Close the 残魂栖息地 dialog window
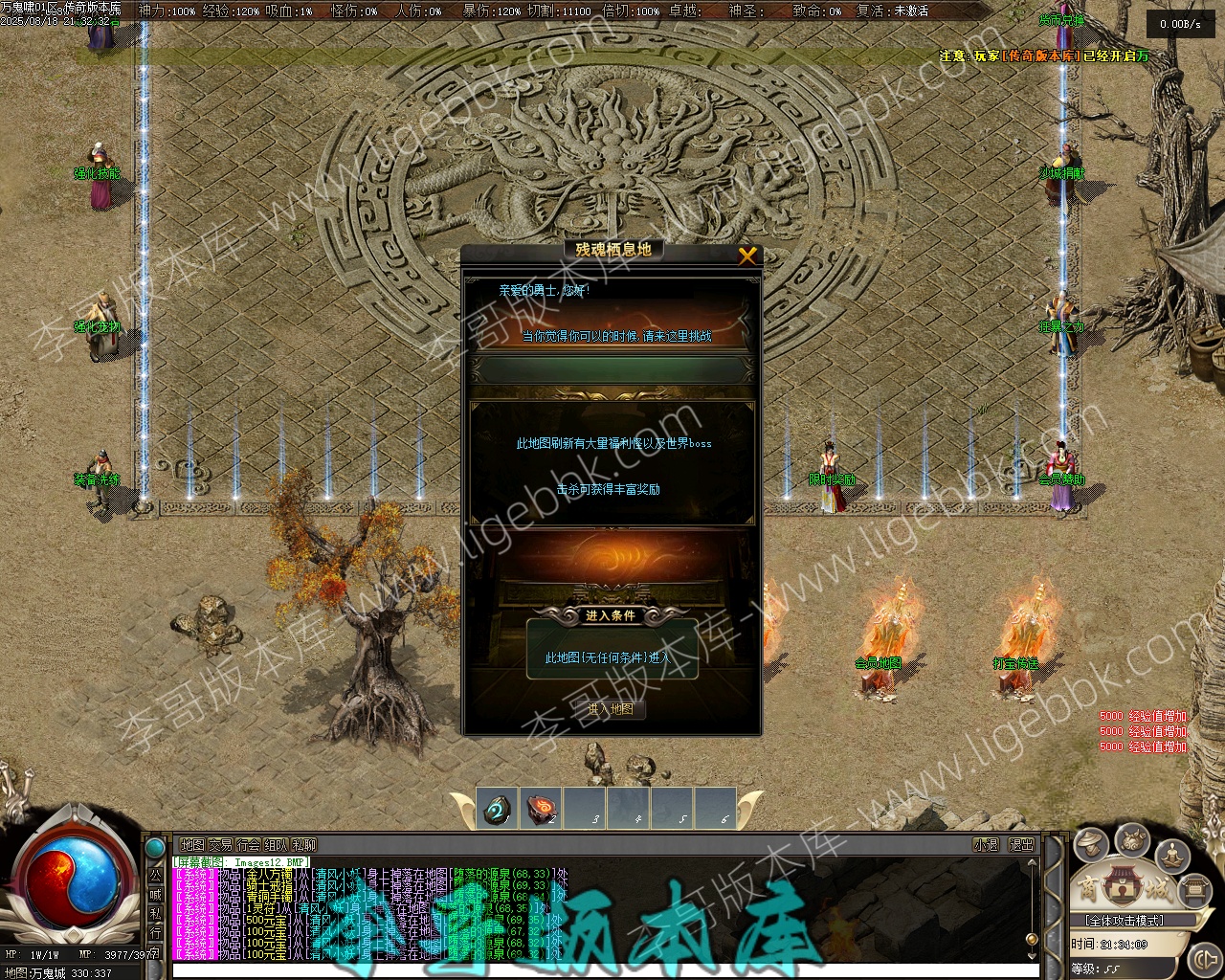The width and height of the screenshot is (1225, 980). coord(747,255)
